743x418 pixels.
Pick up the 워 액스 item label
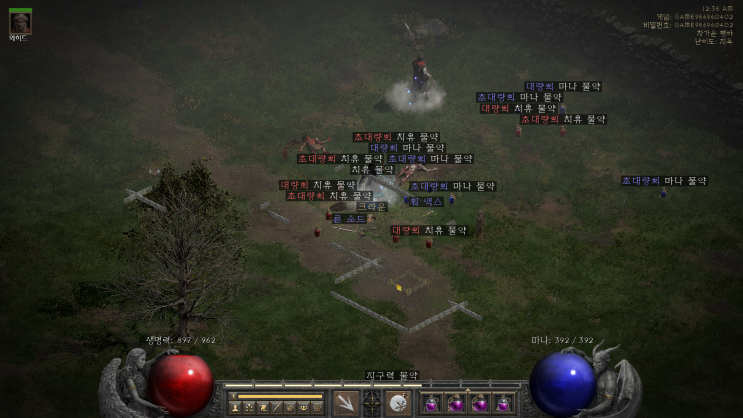tap(425, 201)
